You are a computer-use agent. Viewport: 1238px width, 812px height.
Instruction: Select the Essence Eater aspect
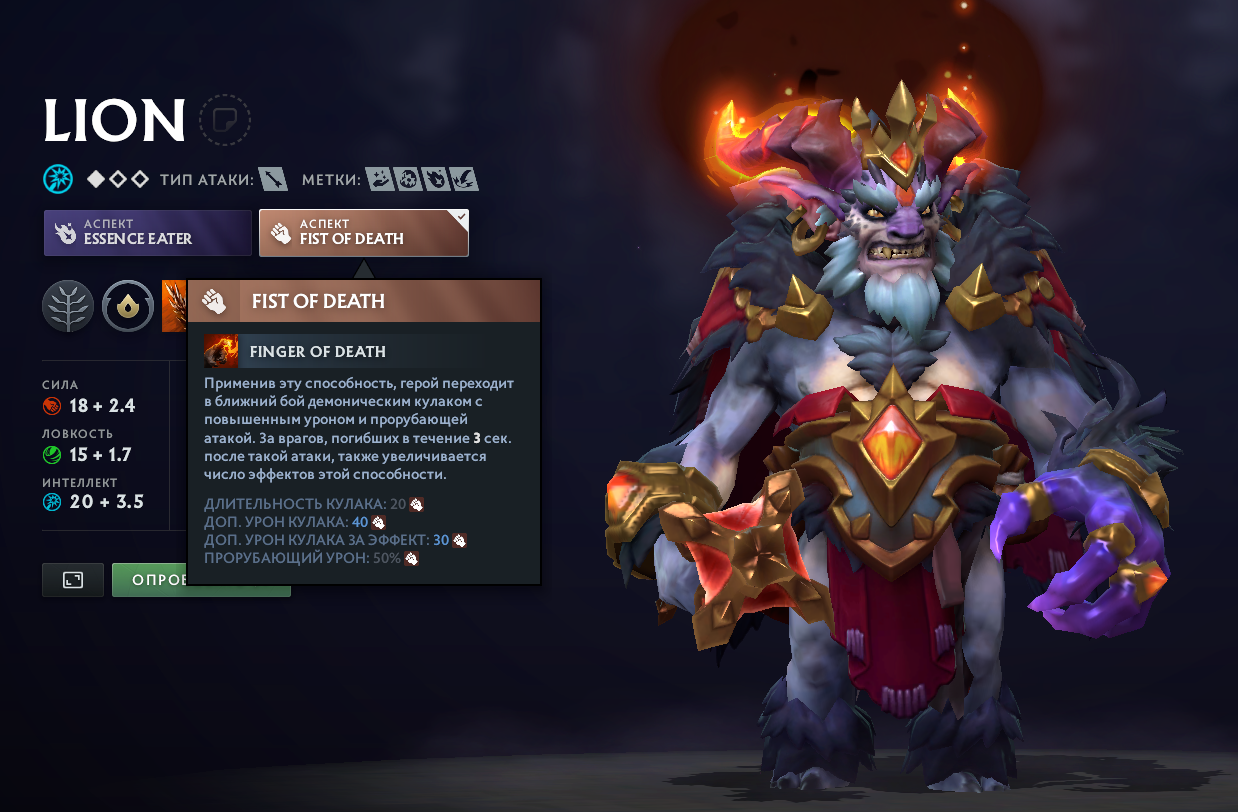[147, 232]
